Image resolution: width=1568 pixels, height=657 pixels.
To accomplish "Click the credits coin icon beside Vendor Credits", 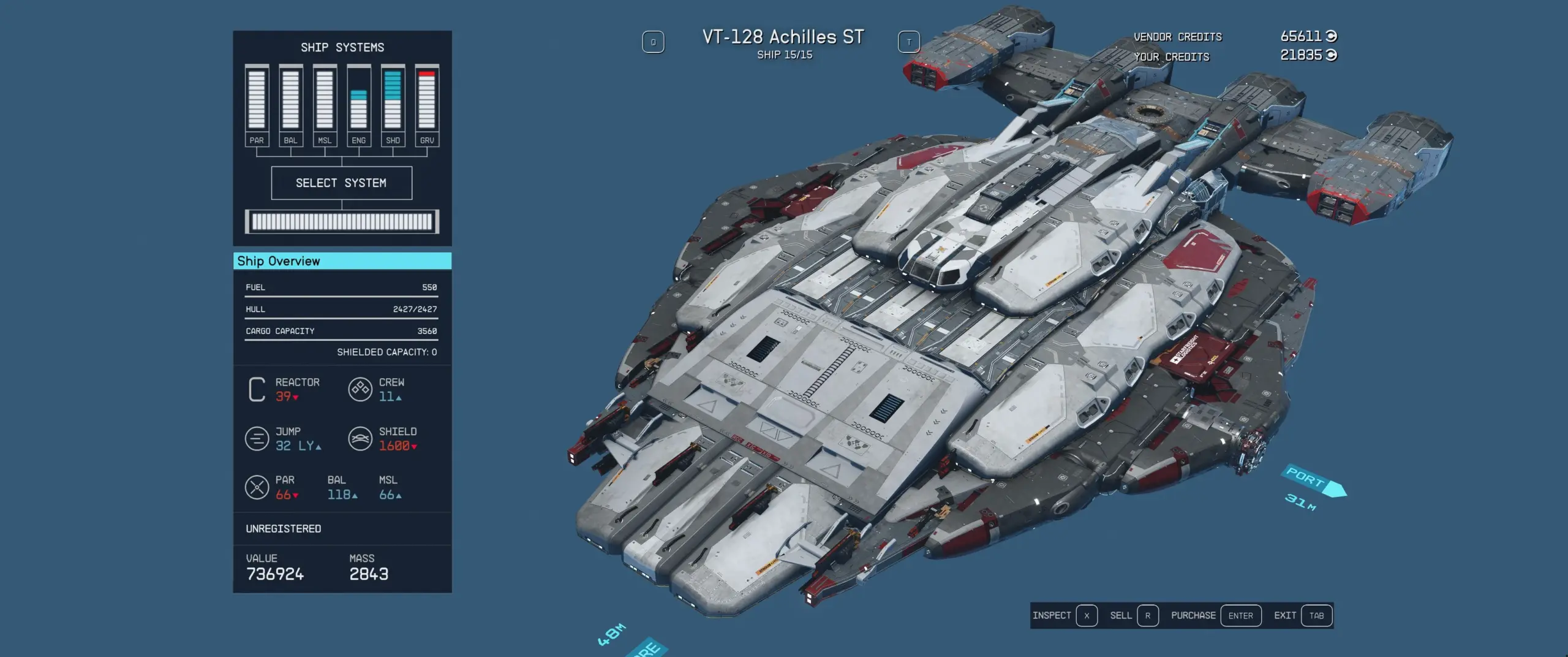I will [x=1330, y=36].
